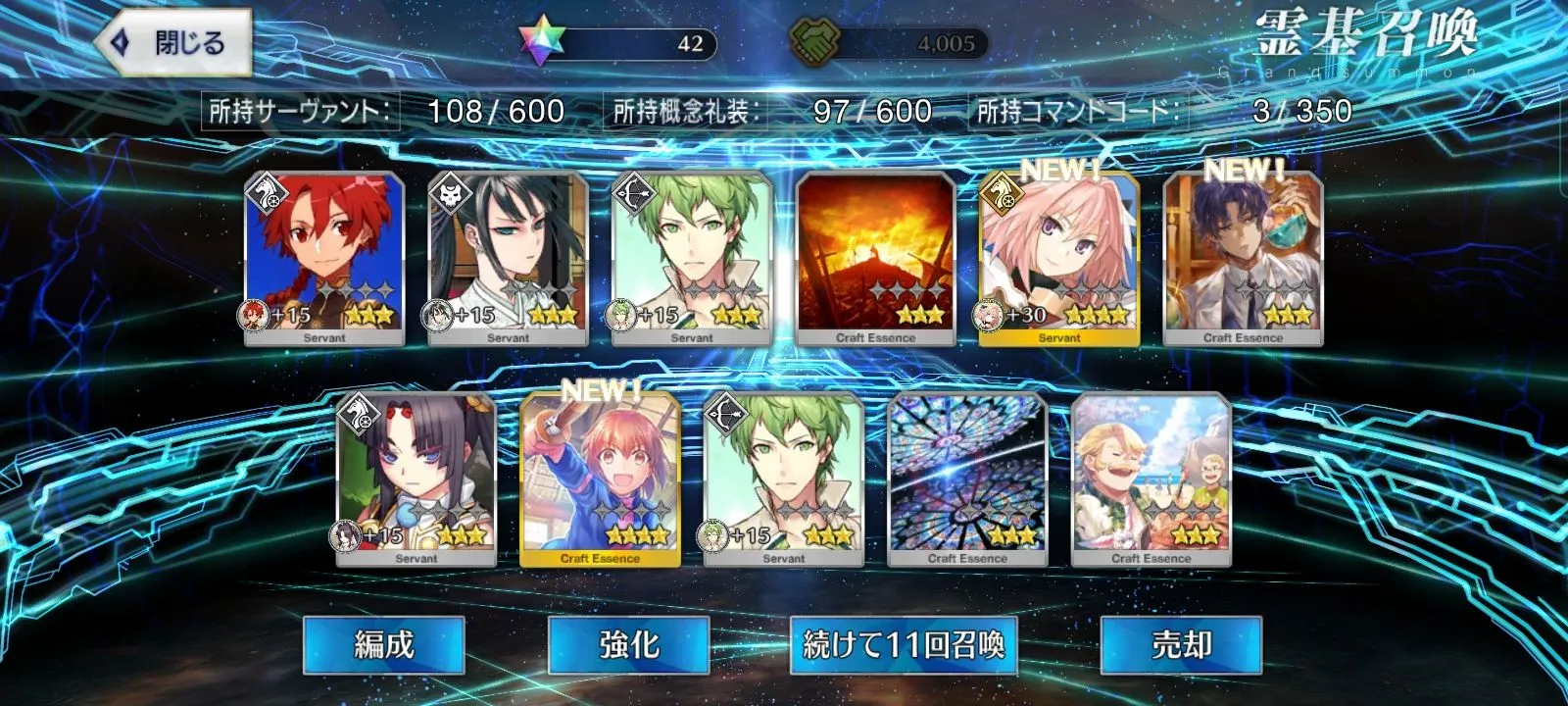Select the pink-haired four-star Rider servant card
1568x706 pixels.
1059,258
